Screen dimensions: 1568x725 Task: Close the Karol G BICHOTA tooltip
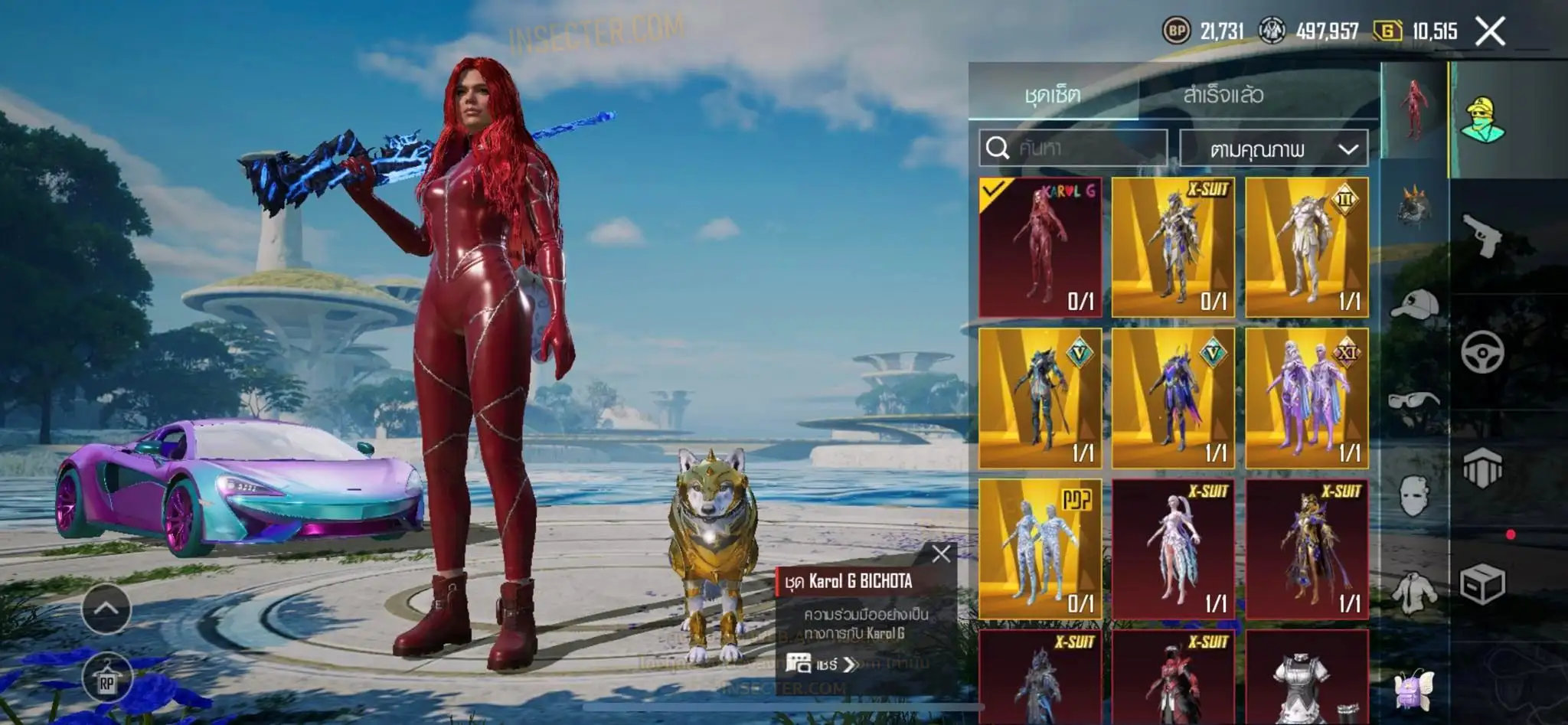[x=941, y=554]
